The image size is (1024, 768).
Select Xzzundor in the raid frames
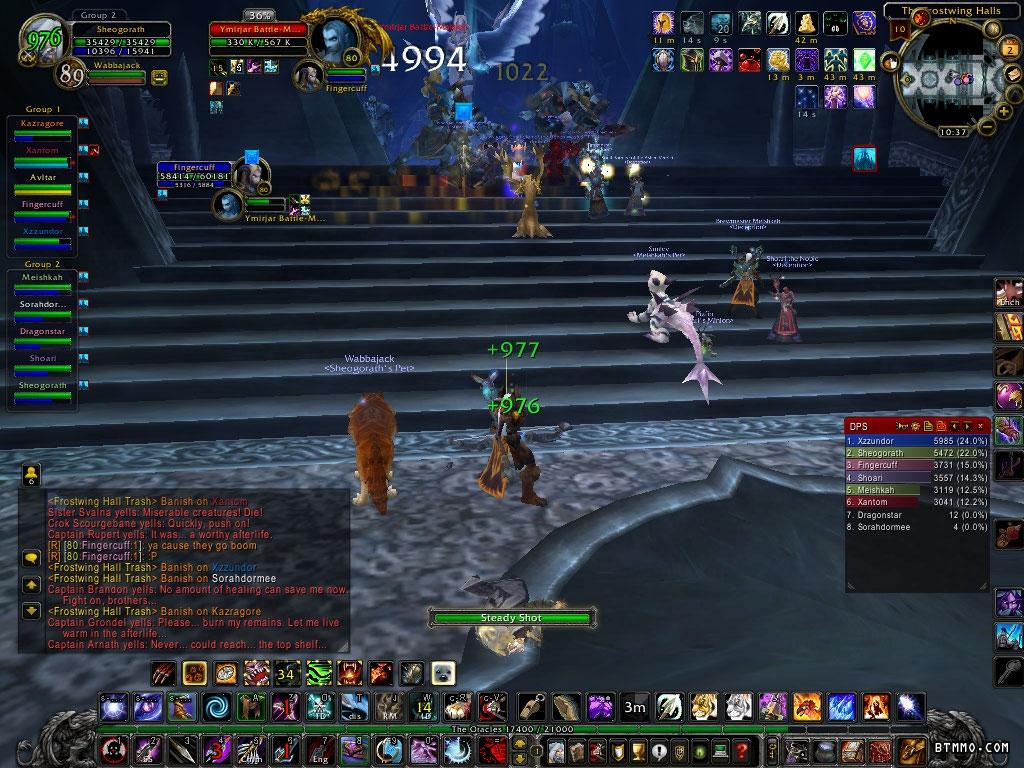click(x=43, y=231)
